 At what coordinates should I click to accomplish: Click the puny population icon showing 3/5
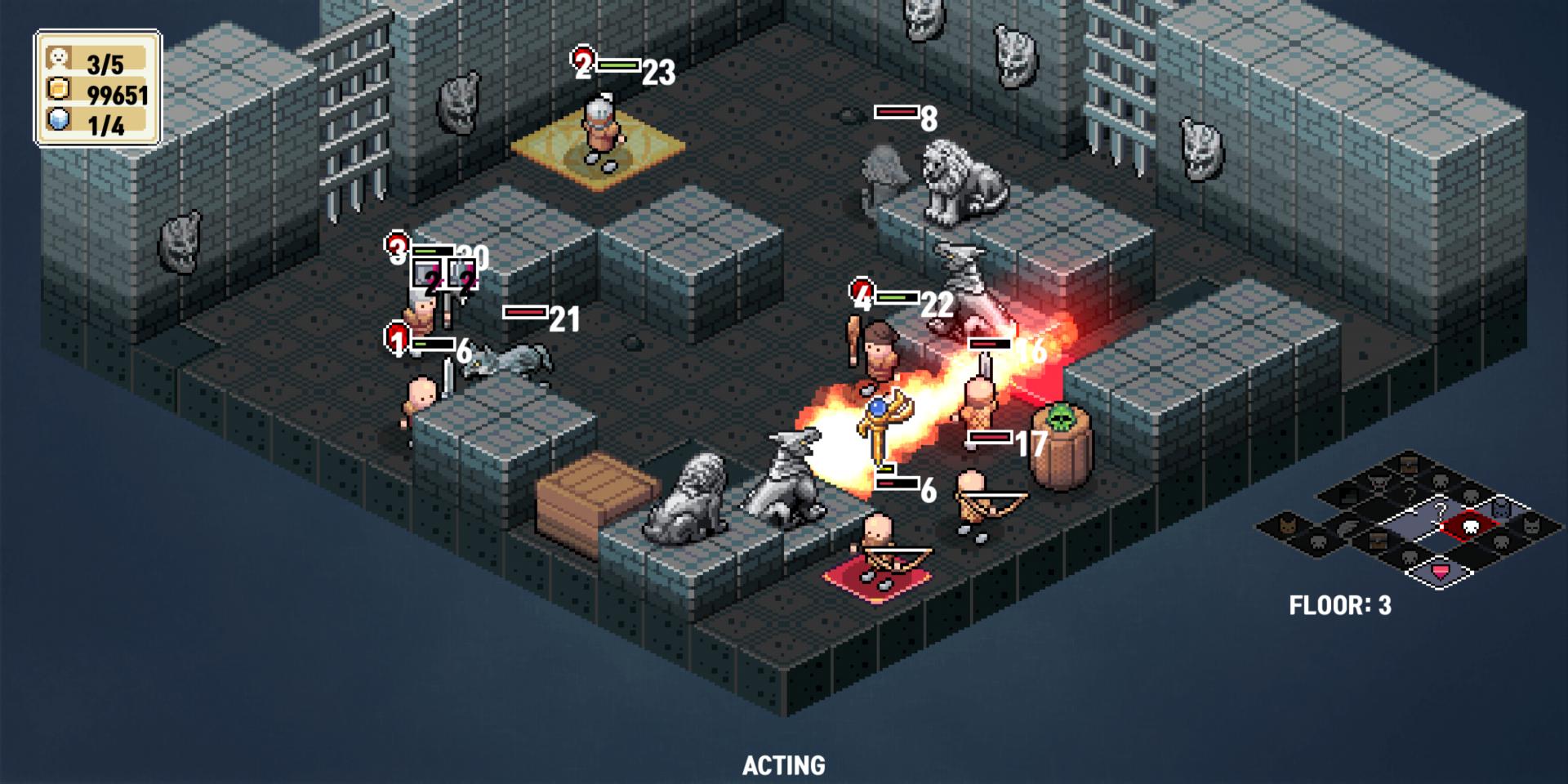pyautogui.click(x=59, y=57)
